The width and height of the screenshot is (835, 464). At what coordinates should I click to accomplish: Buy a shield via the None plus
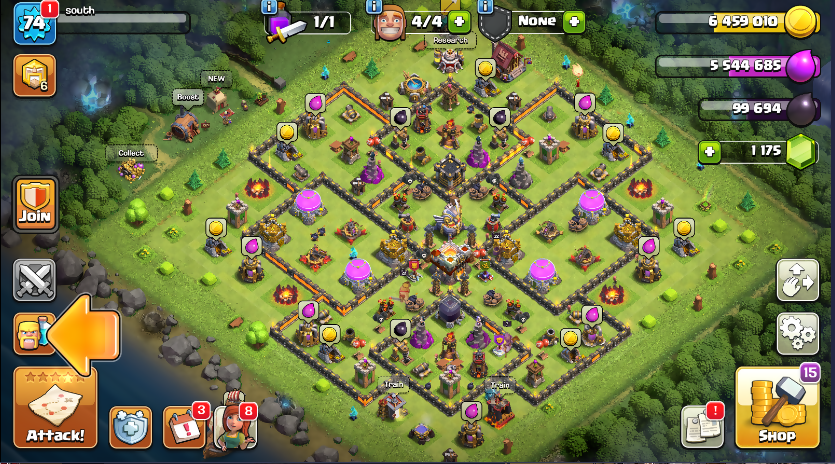click(573, 21)
